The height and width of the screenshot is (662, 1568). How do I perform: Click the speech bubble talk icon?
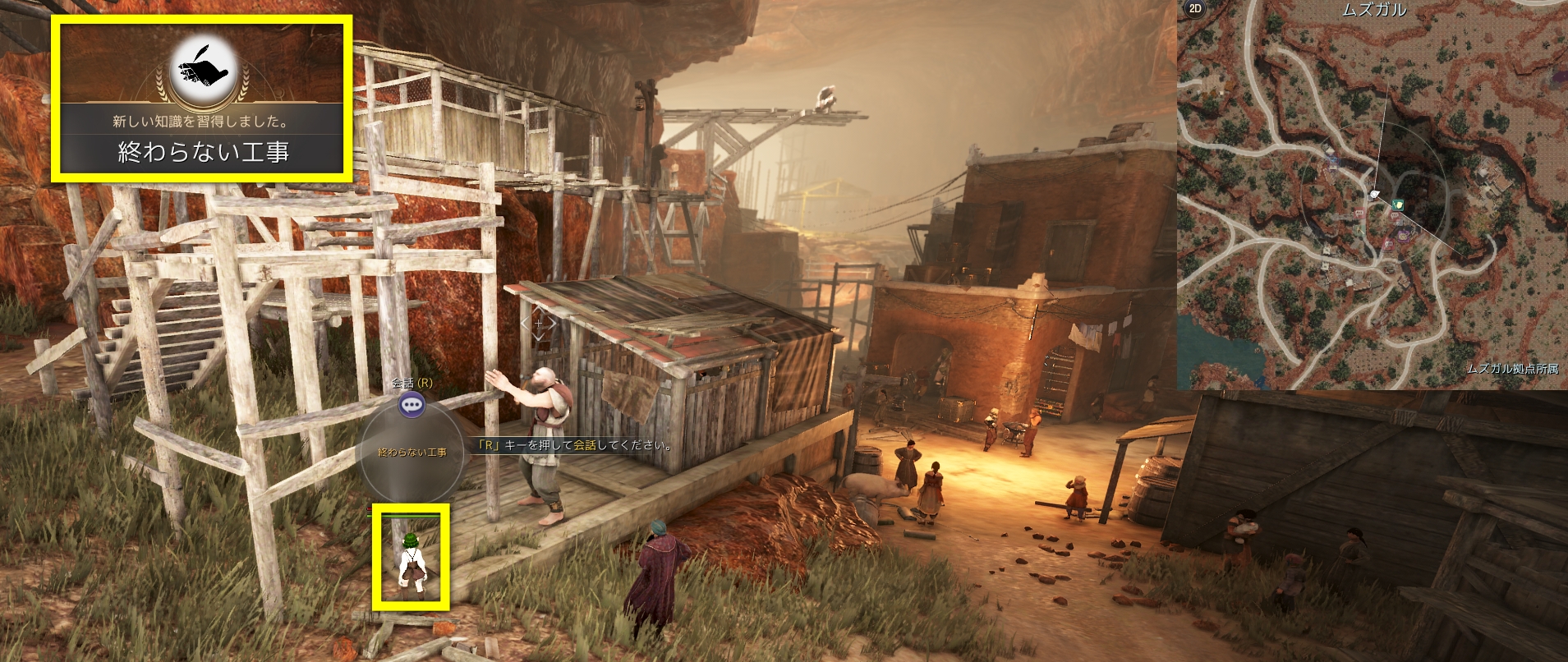coord(412,403)
